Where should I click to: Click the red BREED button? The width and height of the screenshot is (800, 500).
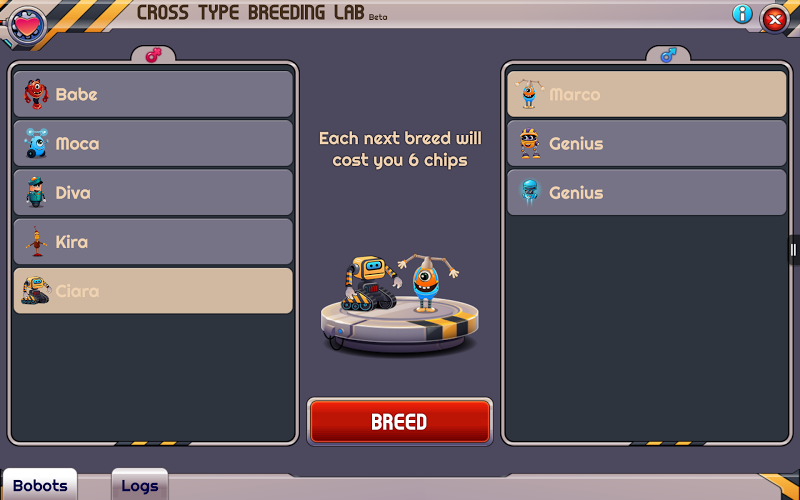pyautogui.click(x=399, y=421)
